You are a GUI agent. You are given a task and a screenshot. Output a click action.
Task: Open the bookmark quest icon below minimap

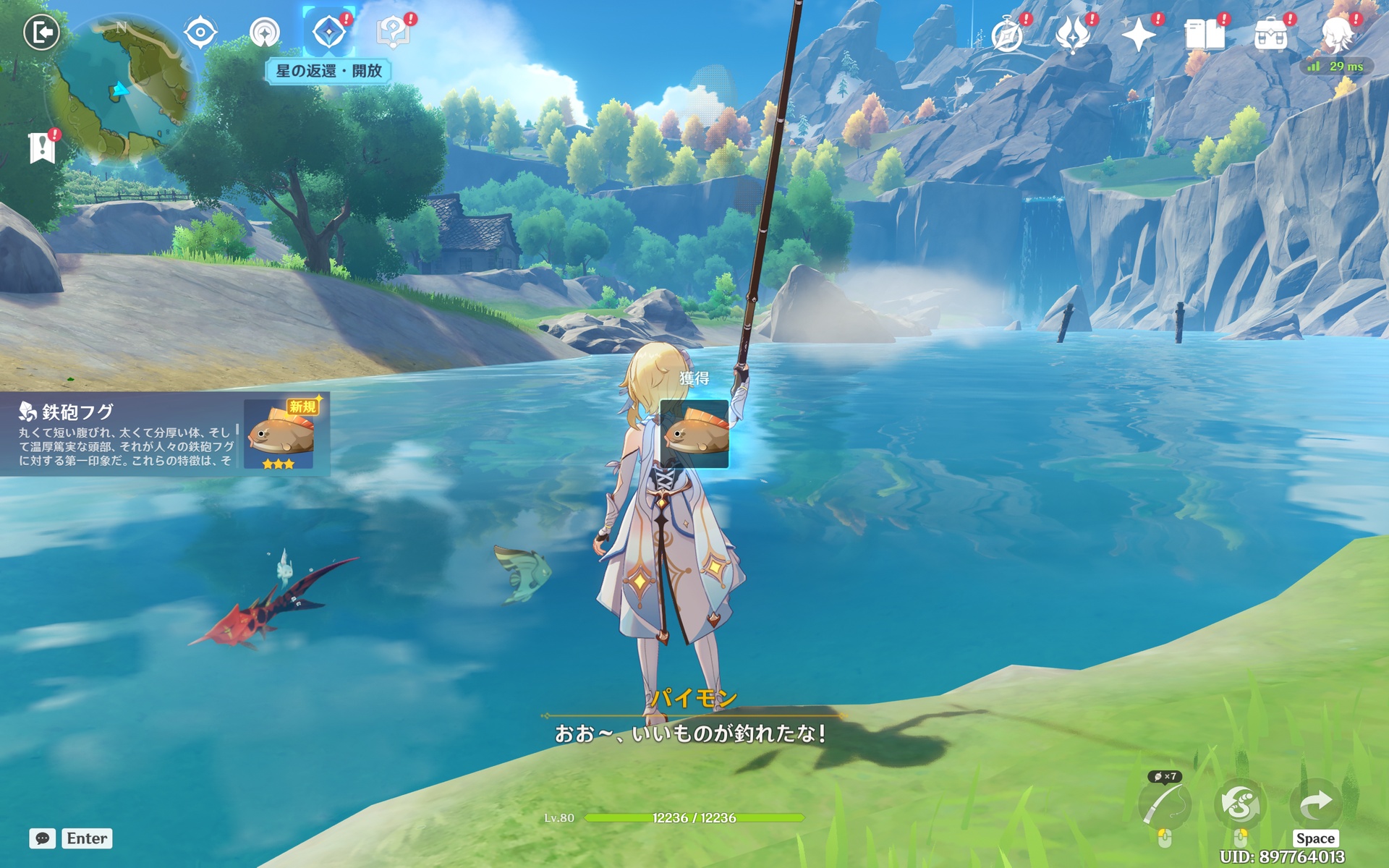(x=42, y=148)
